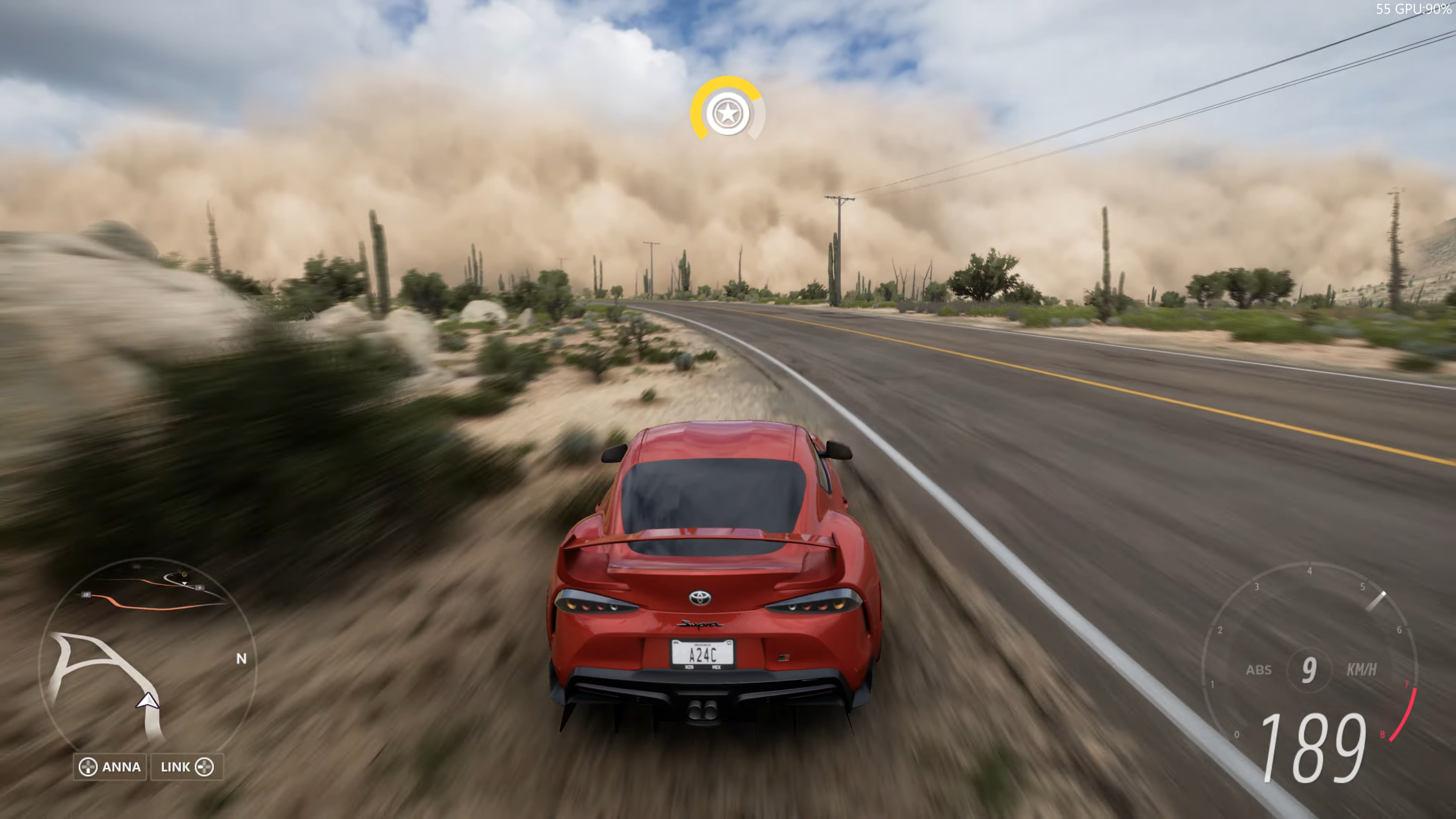The image size is (1456, 819).
Task: Click the skill star progress icon
Action: coord(728,113)
